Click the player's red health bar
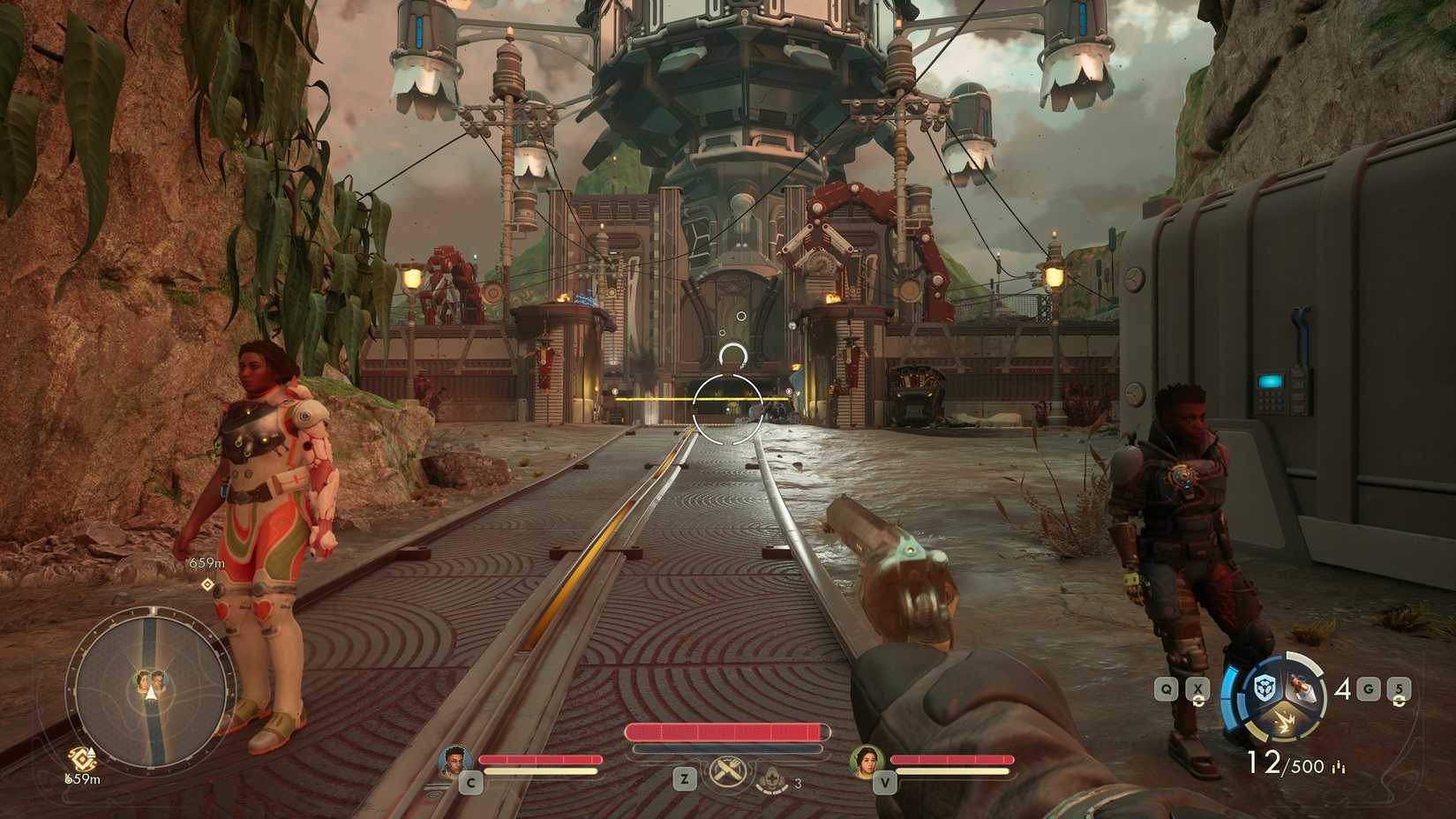 [x=725, y=732]
